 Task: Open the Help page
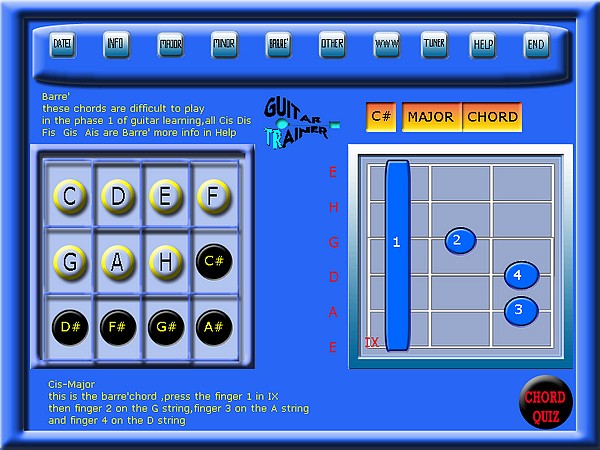tap(484, 44)
